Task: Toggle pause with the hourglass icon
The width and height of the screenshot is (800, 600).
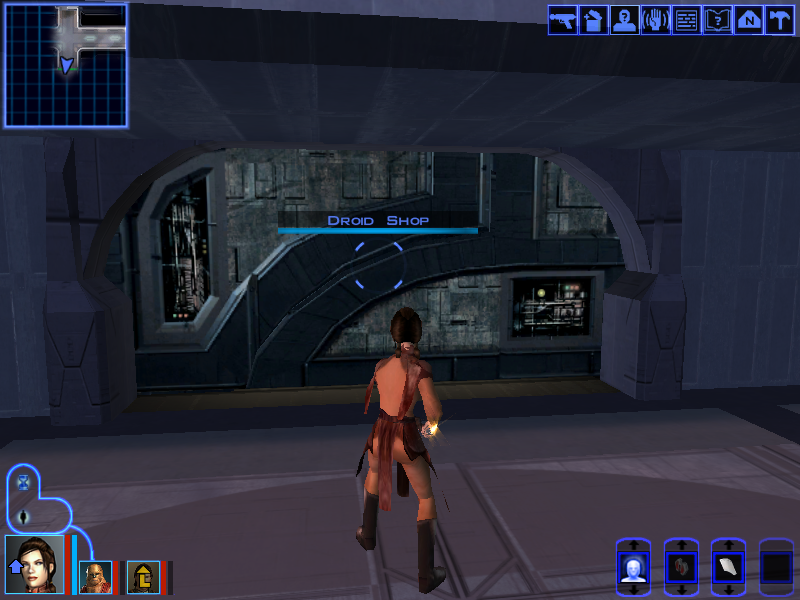Action: (x=24, y=482)
